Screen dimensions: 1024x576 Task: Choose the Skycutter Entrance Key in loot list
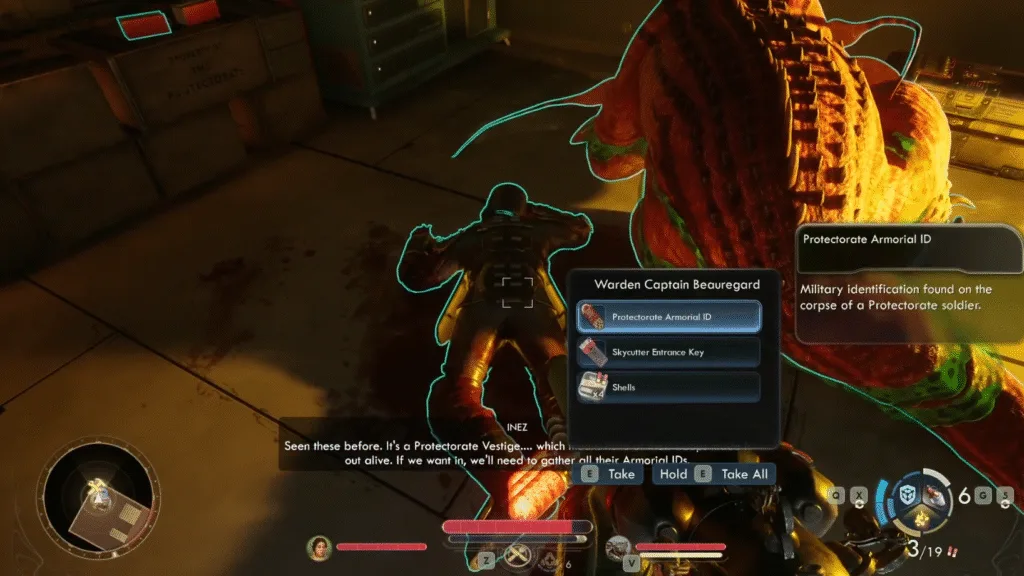pyautogui.click(x=668, y=352)
